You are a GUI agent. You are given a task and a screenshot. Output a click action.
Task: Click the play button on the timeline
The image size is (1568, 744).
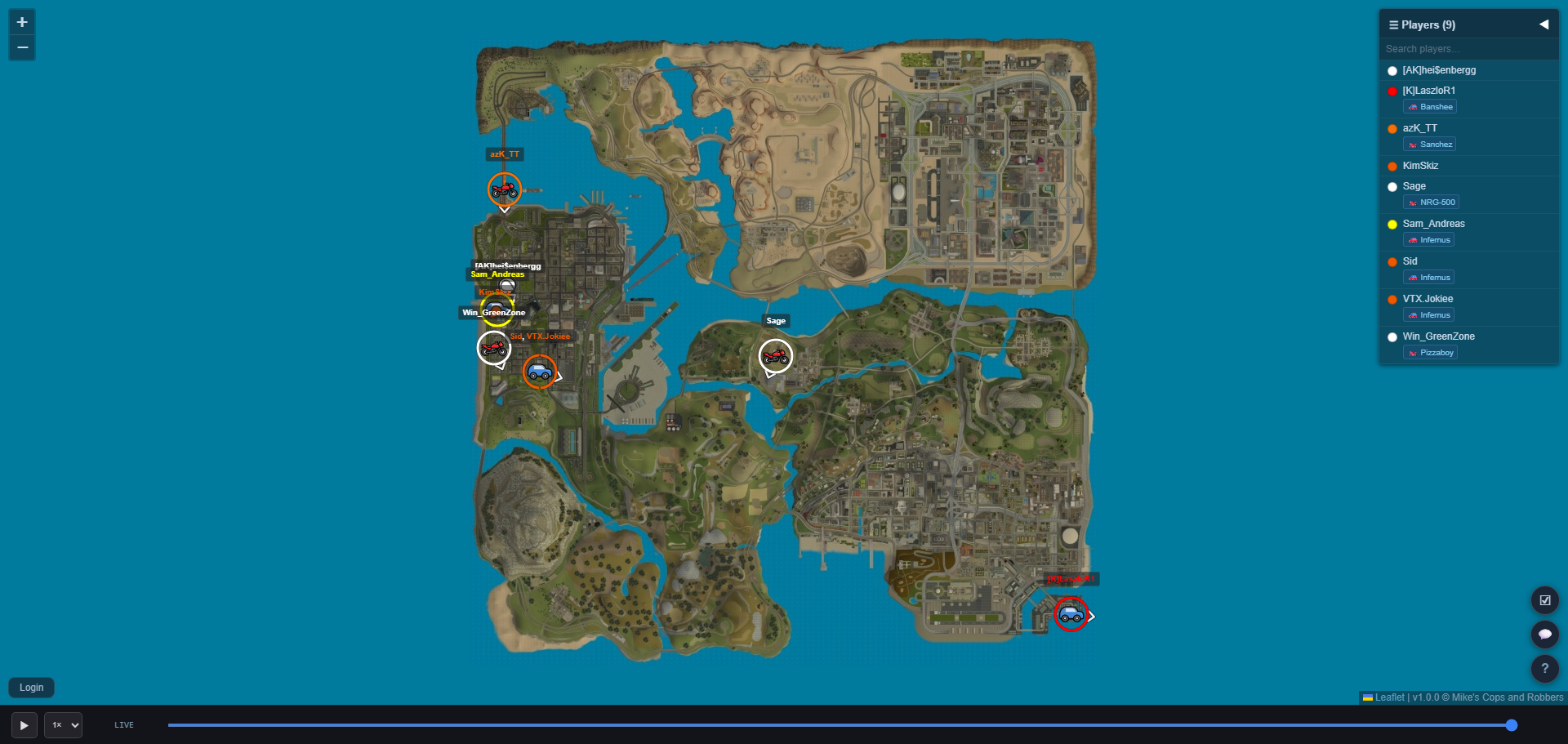click(24, 725)
